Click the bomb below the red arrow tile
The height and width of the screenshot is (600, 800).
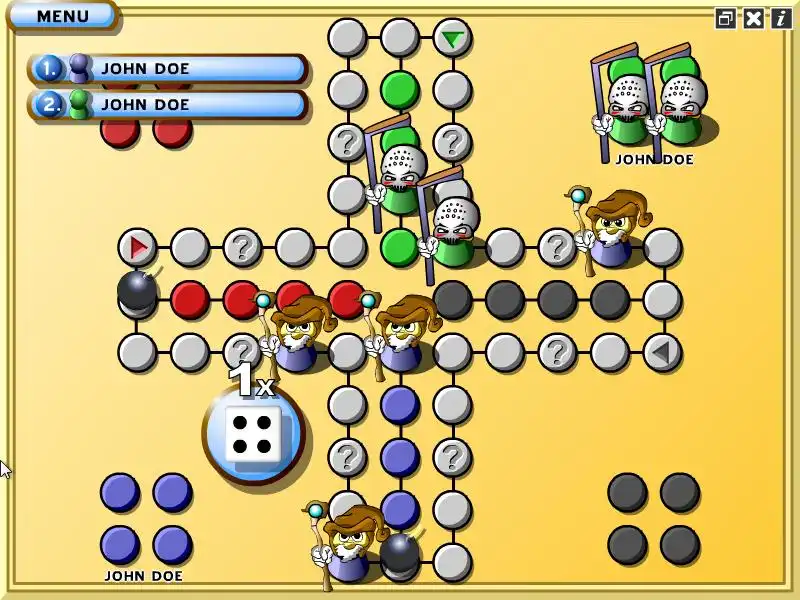click(x=137, y=291)
